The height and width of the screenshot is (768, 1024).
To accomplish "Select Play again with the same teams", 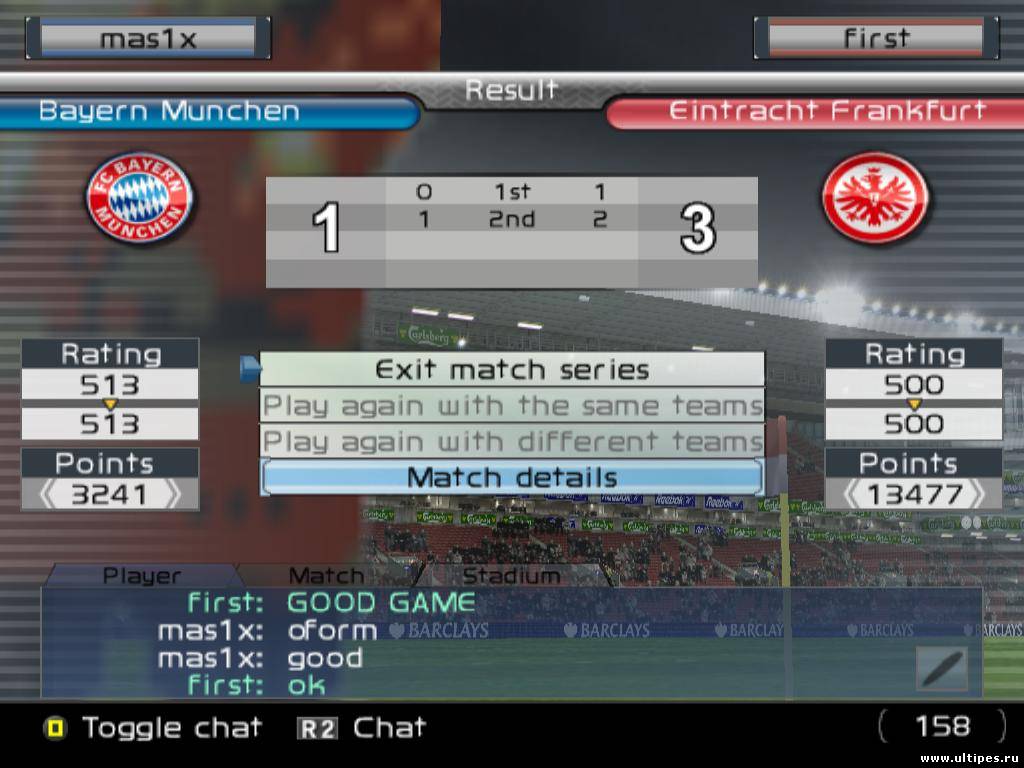I will coord(511,406).
